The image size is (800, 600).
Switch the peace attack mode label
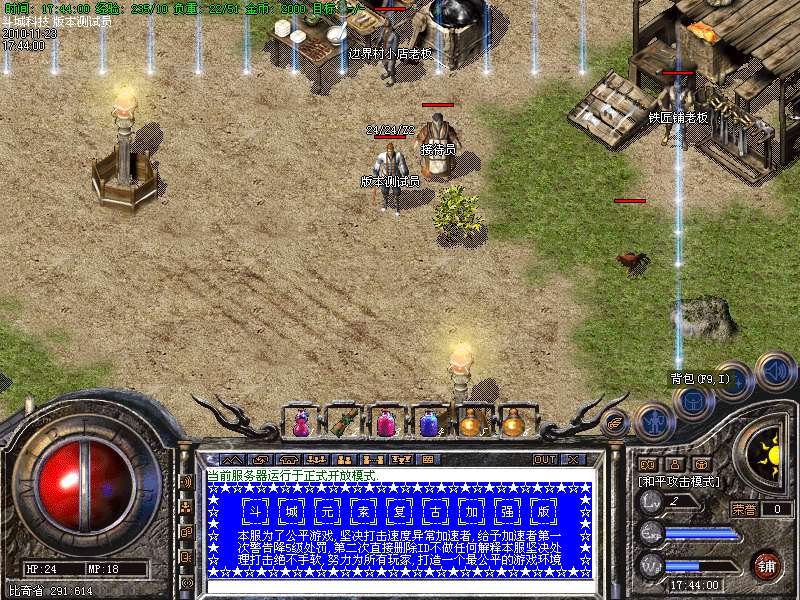coord(676,481)
